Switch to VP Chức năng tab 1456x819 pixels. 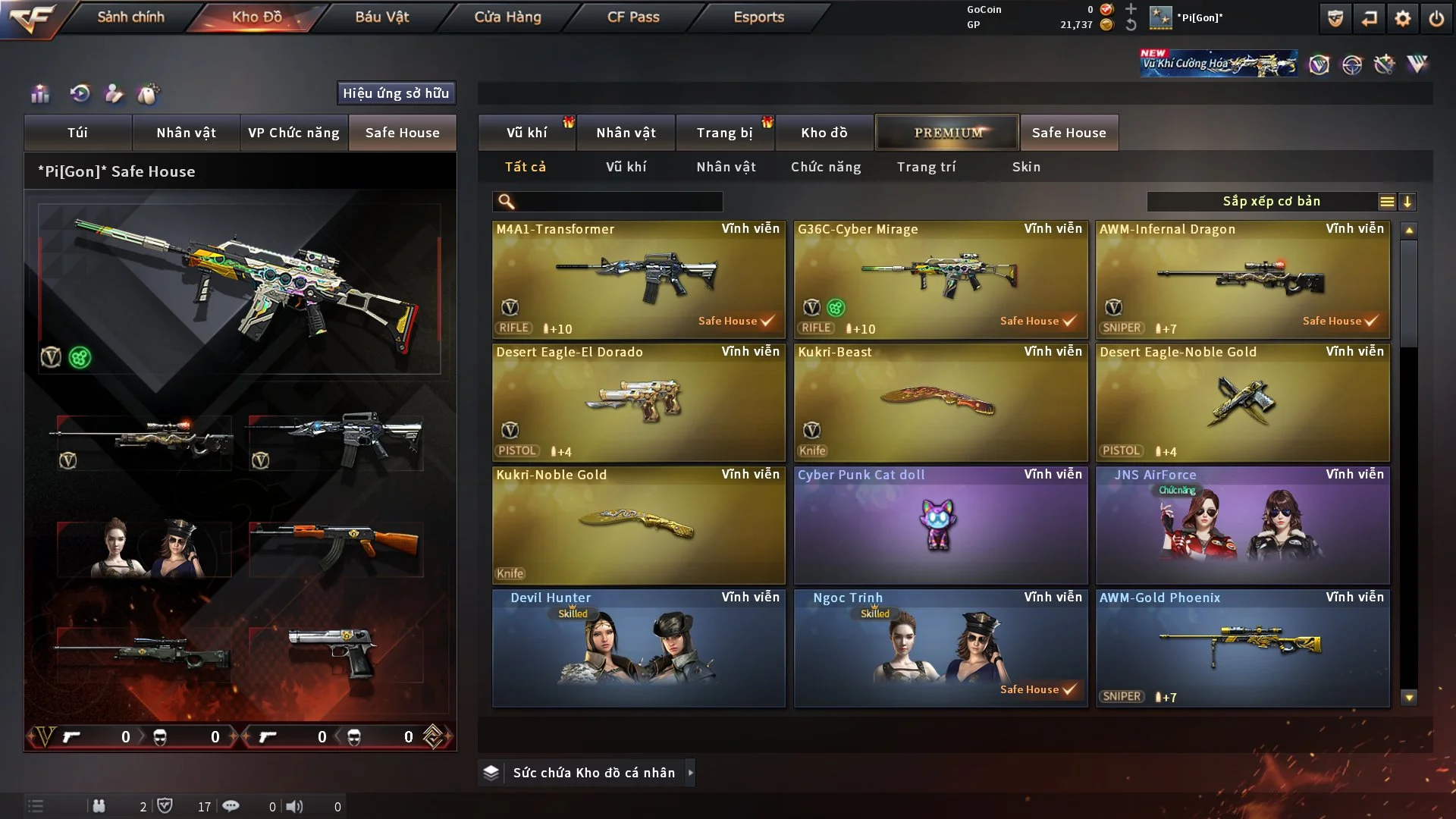[293, 133]
